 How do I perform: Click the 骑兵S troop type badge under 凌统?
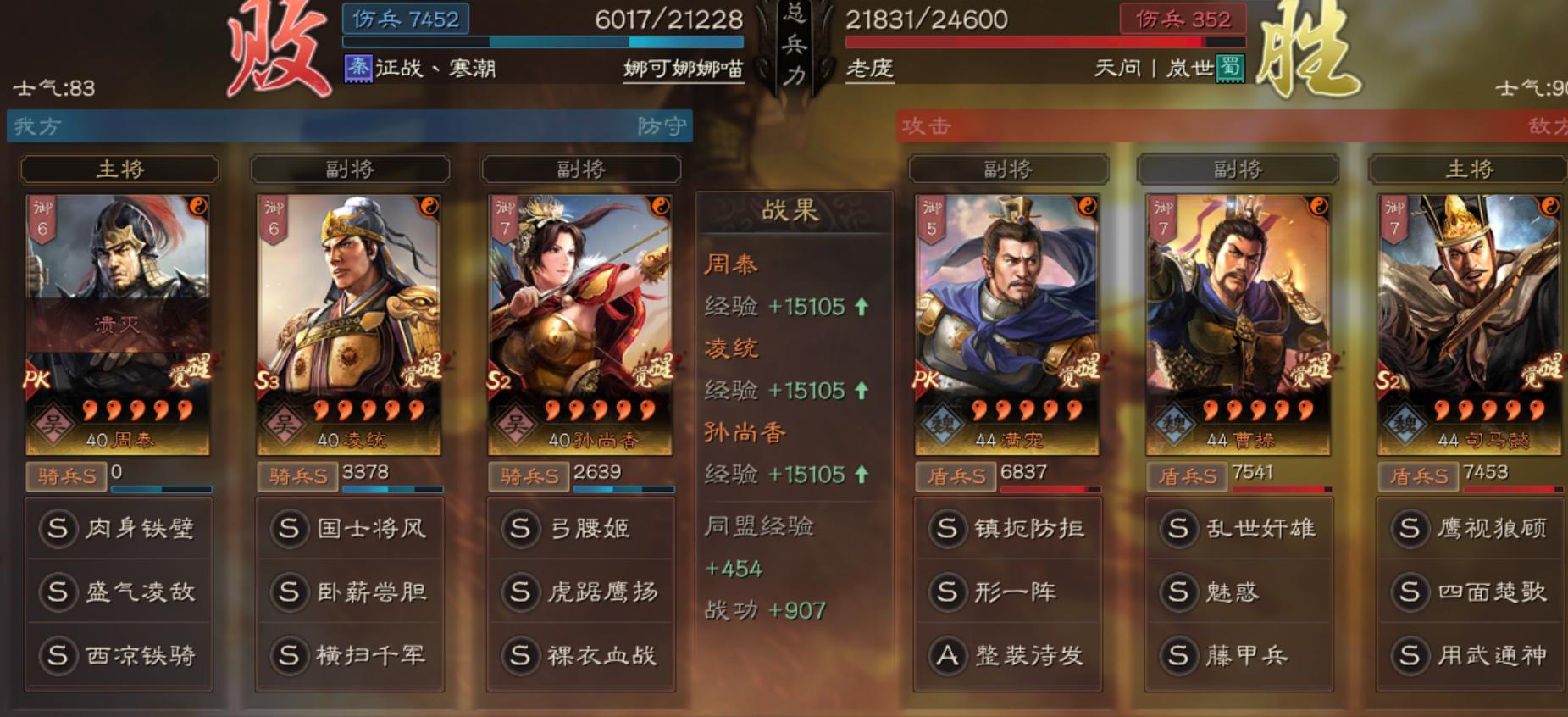[x=298, y=476]
